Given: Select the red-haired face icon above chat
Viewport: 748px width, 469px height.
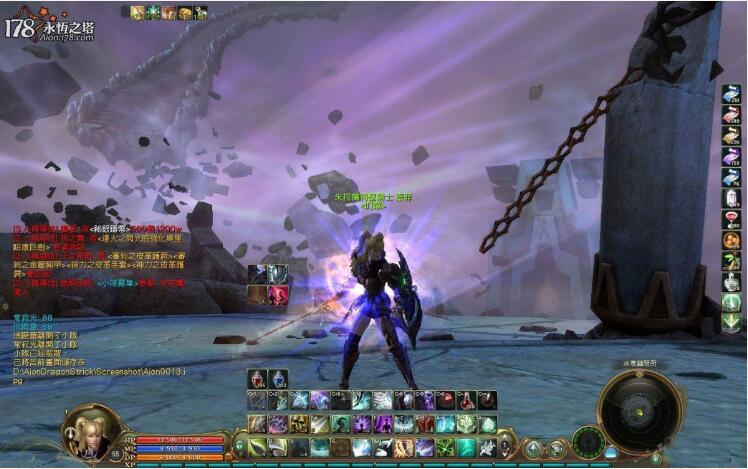Looking at the screenshot, I should [x=277, y=295].
